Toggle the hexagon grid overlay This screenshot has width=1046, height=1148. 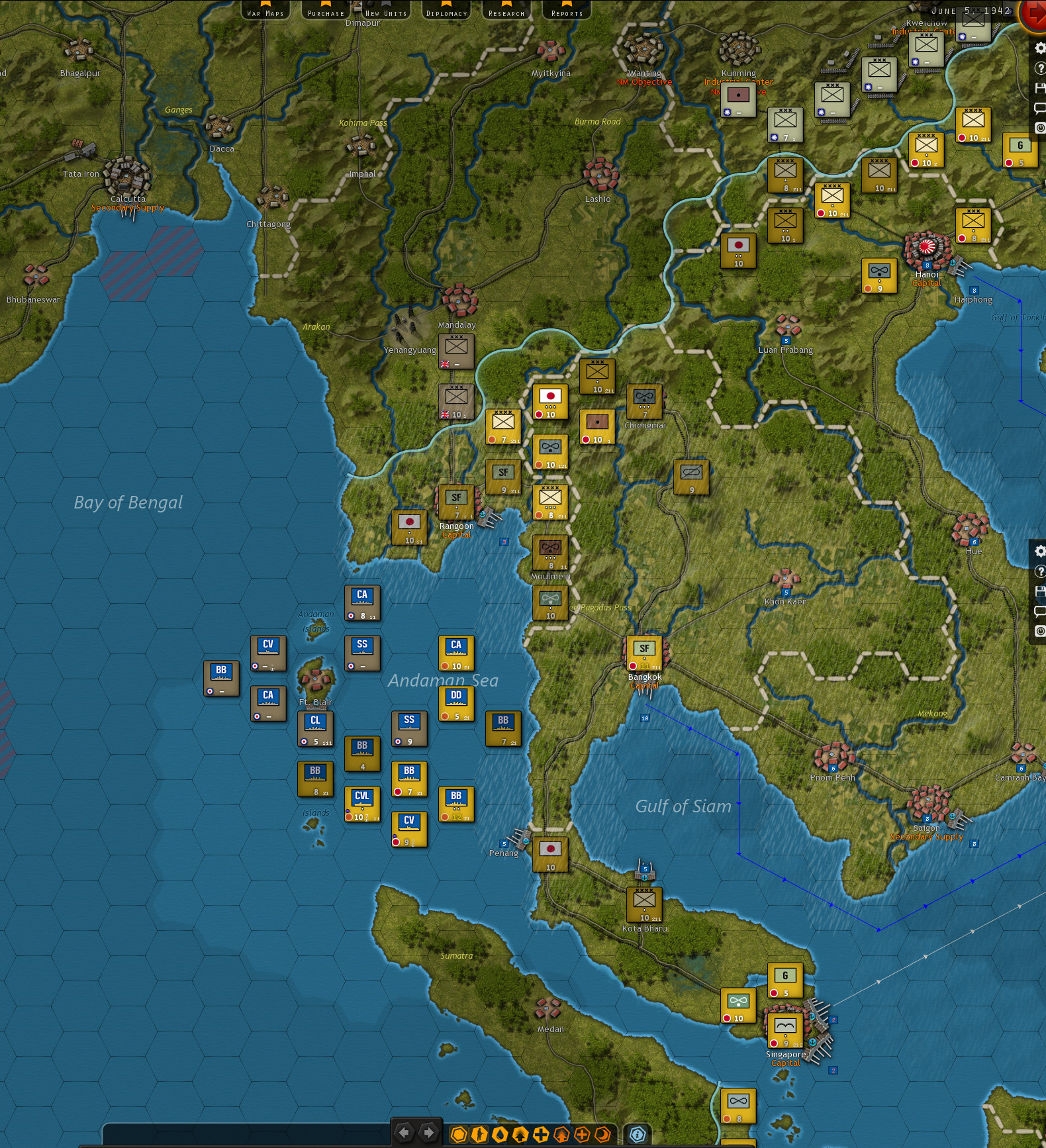click(459, 1133)
